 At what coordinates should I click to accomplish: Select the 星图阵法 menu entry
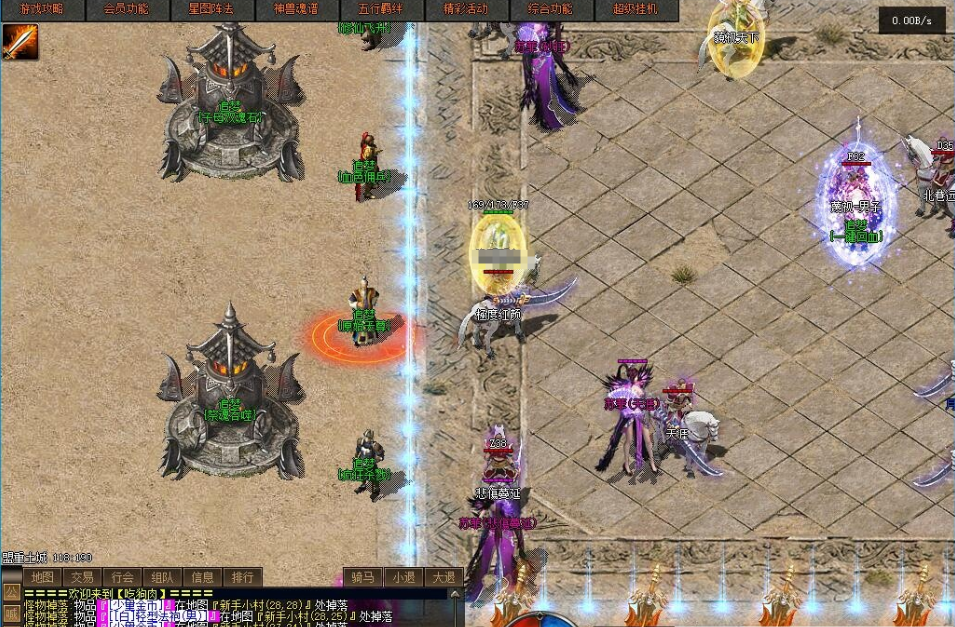pos(212,9)
